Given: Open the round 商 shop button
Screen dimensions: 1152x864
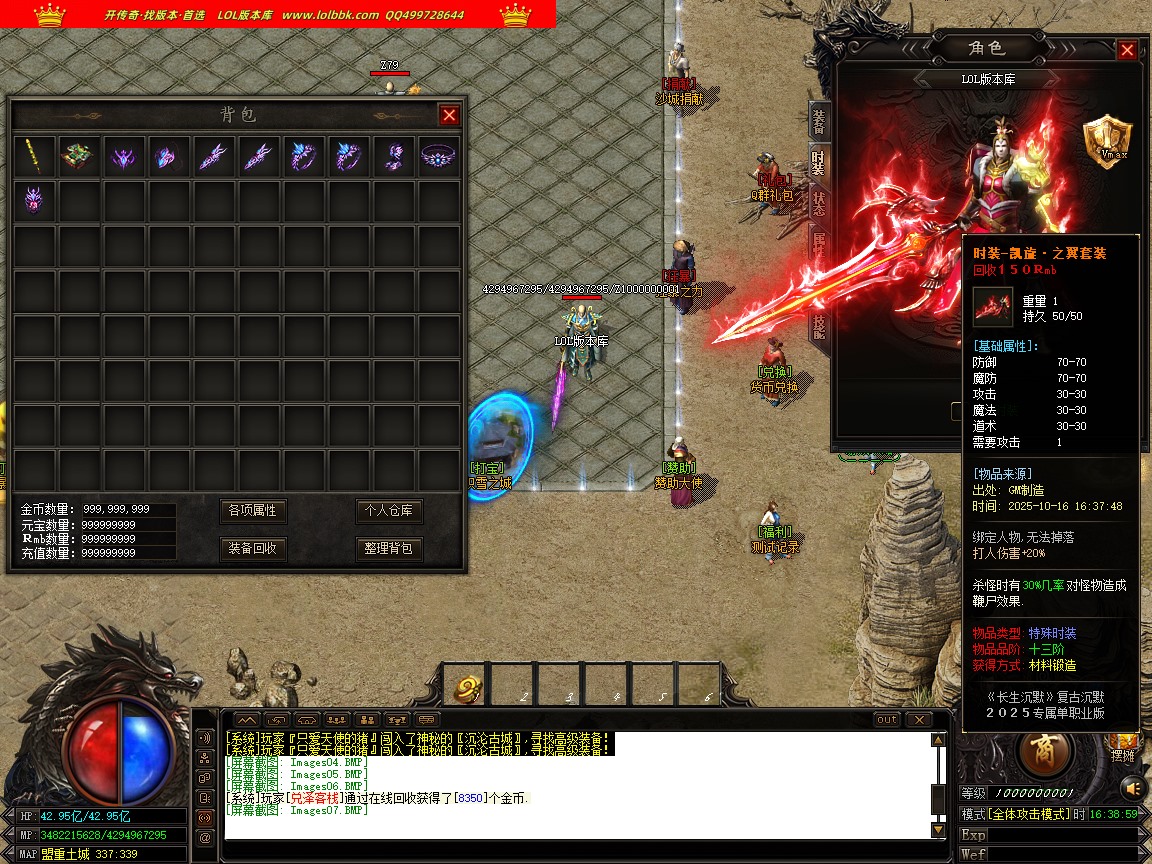Looking at the screenshot, I should coord(1046,749).
